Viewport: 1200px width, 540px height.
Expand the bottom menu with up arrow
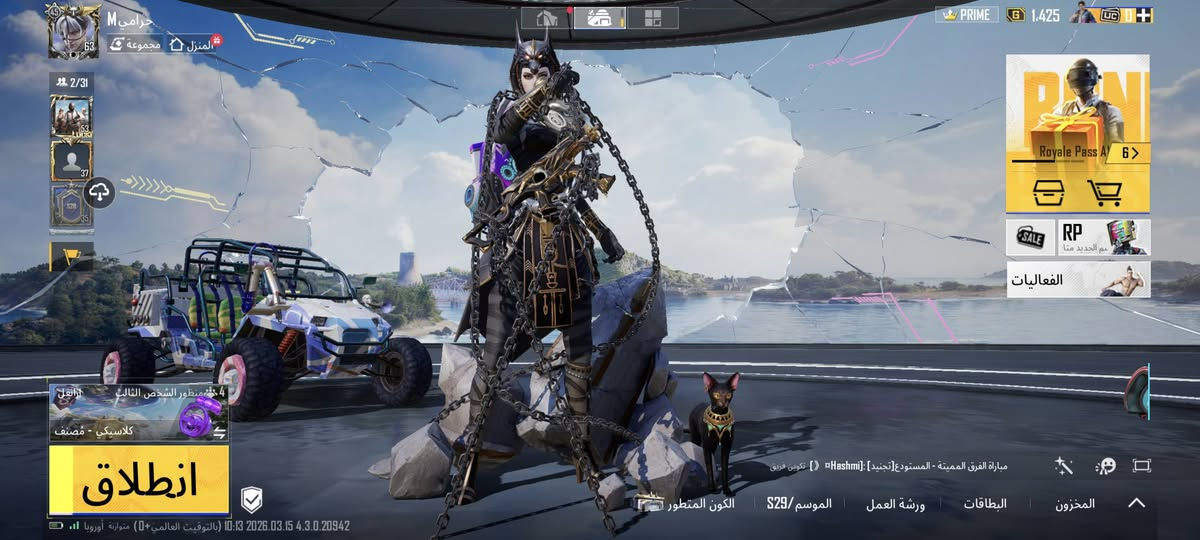pyautogui.click(x=1136, y=503)
